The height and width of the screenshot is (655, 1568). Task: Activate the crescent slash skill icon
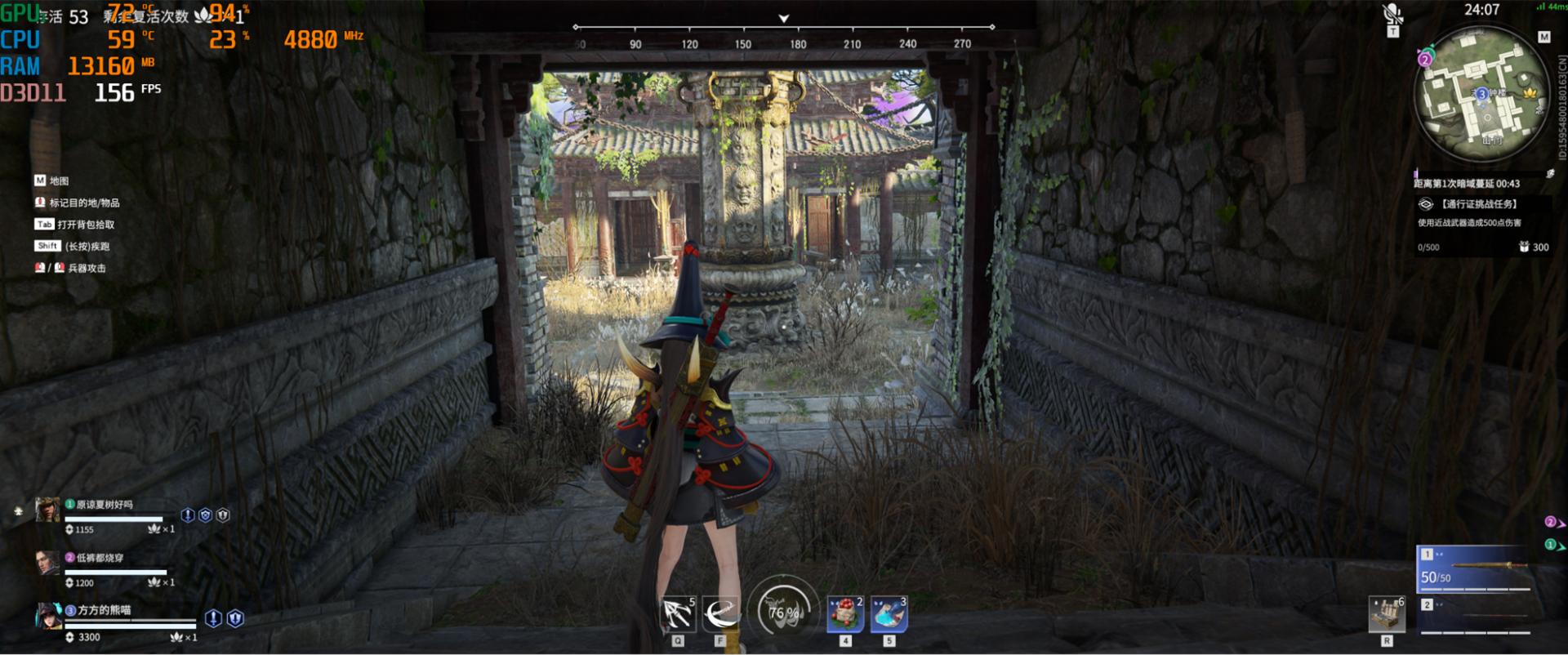(720, 614)
